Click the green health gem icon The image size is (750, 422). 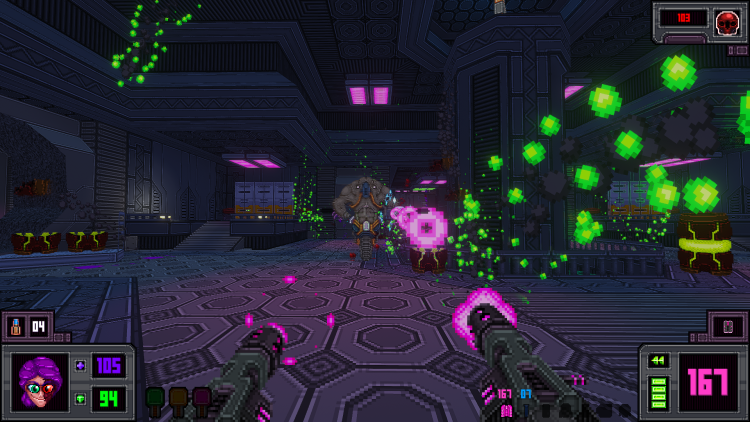tap(80, 399)
